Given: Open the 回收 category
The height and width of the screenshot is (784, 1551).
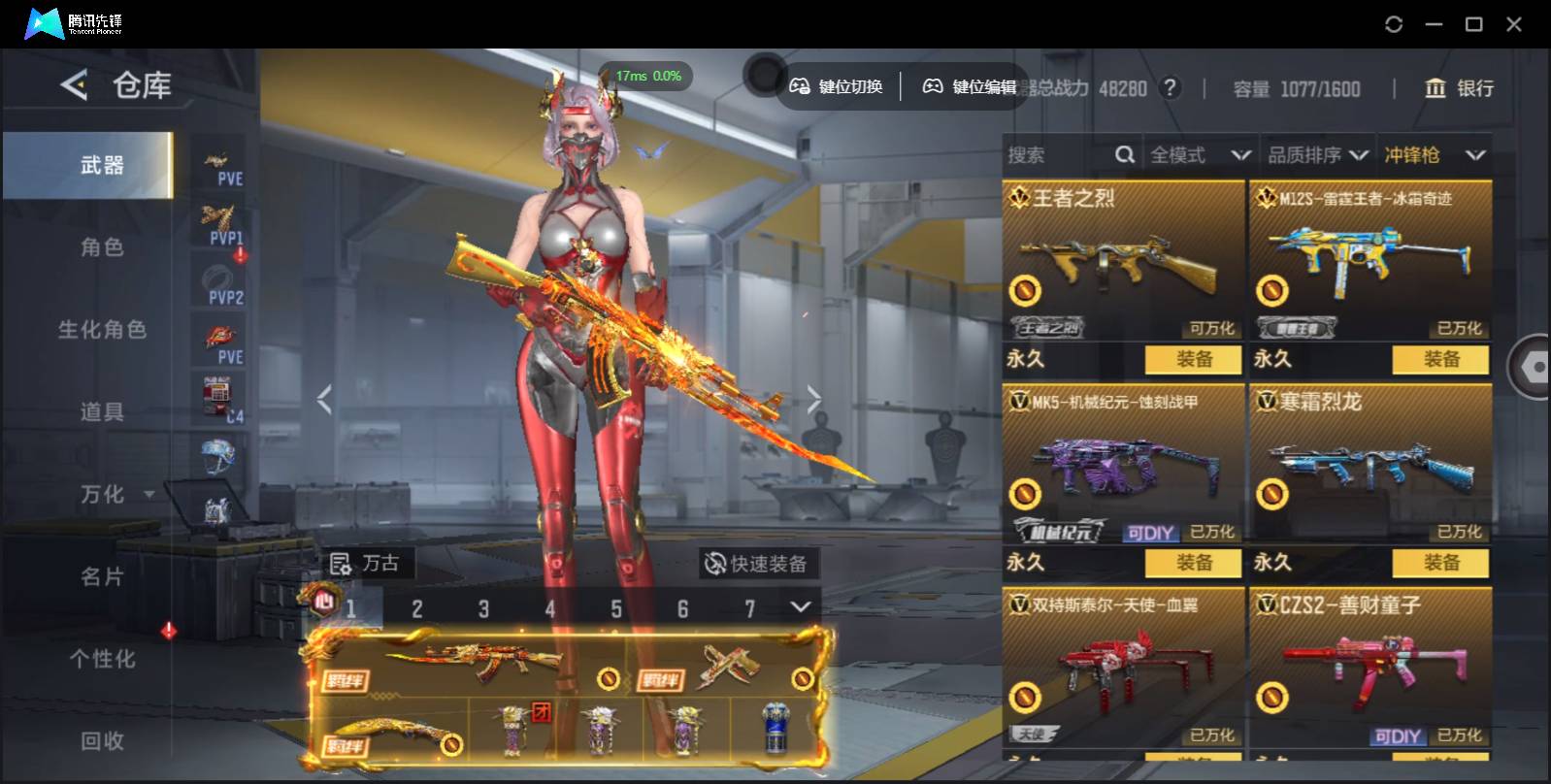Looking at the screenshot, I should (101, 741).
